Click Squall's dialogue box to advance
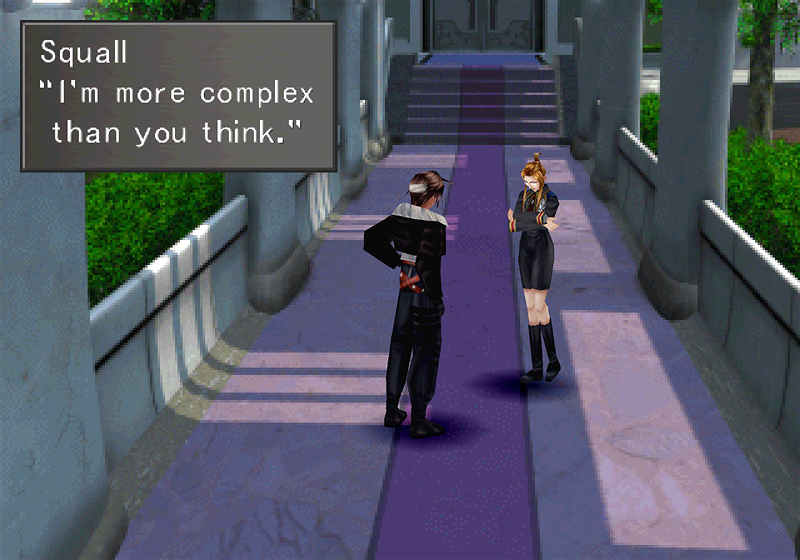800x560 pixels. point(178,96)
